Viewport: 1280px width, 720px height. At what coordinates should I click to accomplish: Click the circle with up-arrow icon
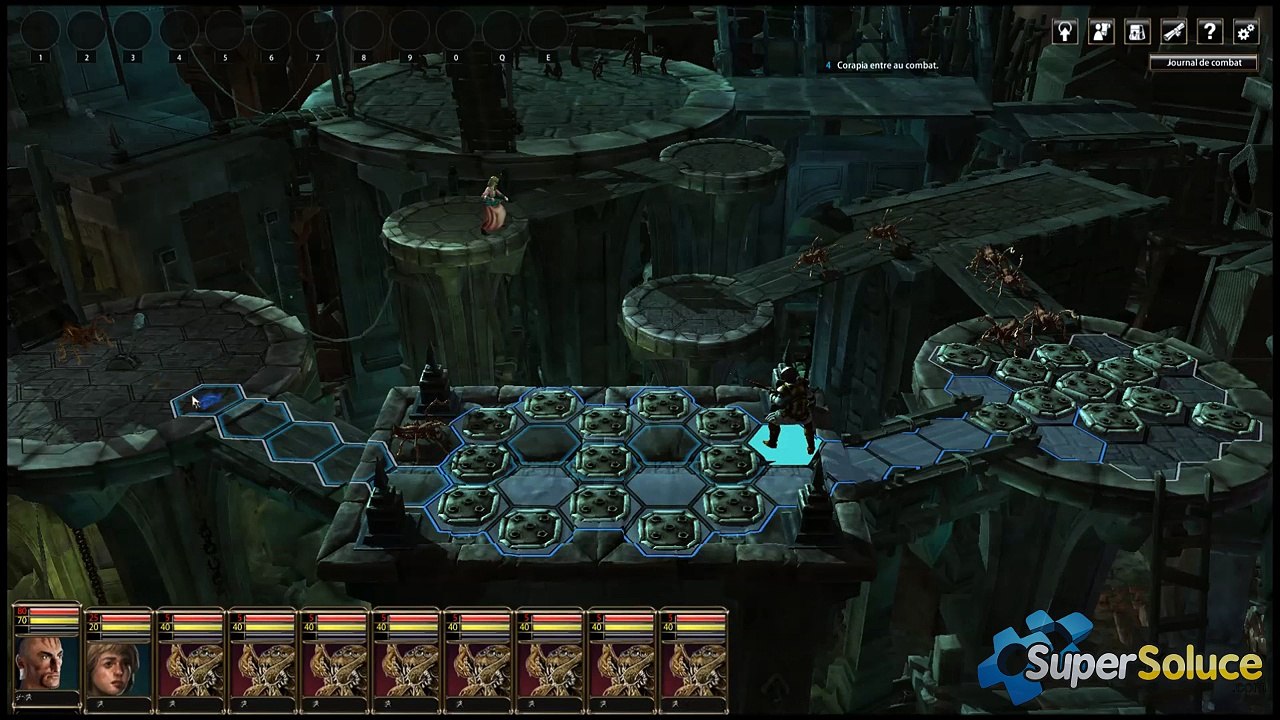pyautogui.click(x=1066, y=32)
